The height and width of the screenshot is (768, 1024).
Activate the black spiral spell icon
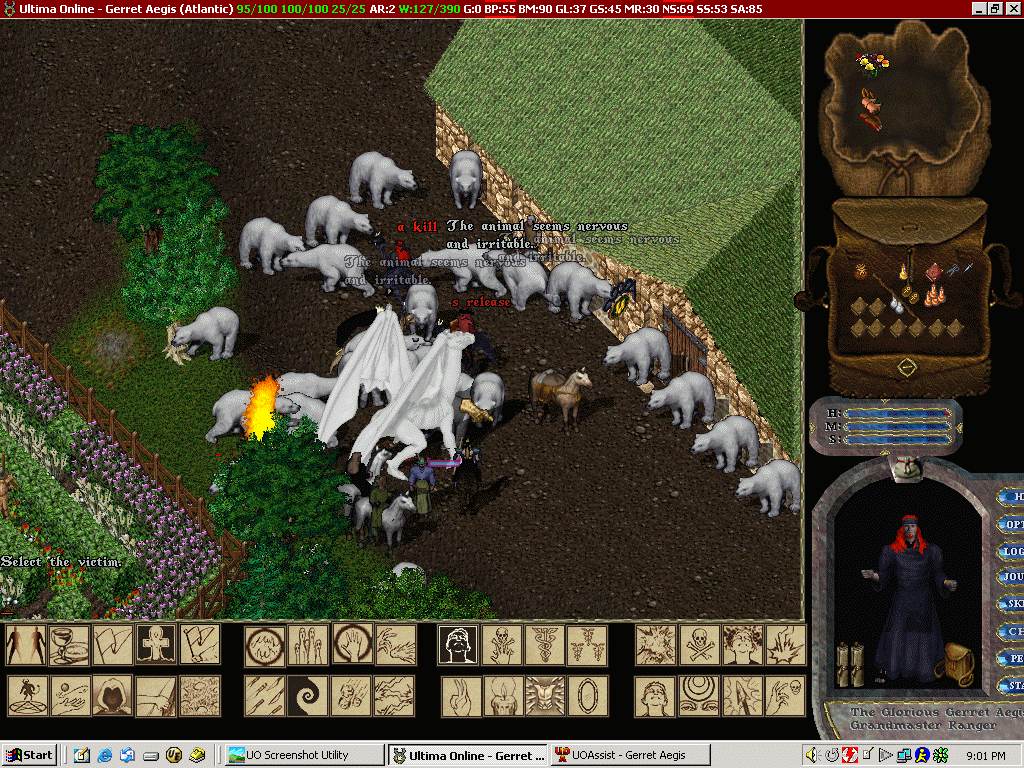pyautogui.click(x=307, y=696)
